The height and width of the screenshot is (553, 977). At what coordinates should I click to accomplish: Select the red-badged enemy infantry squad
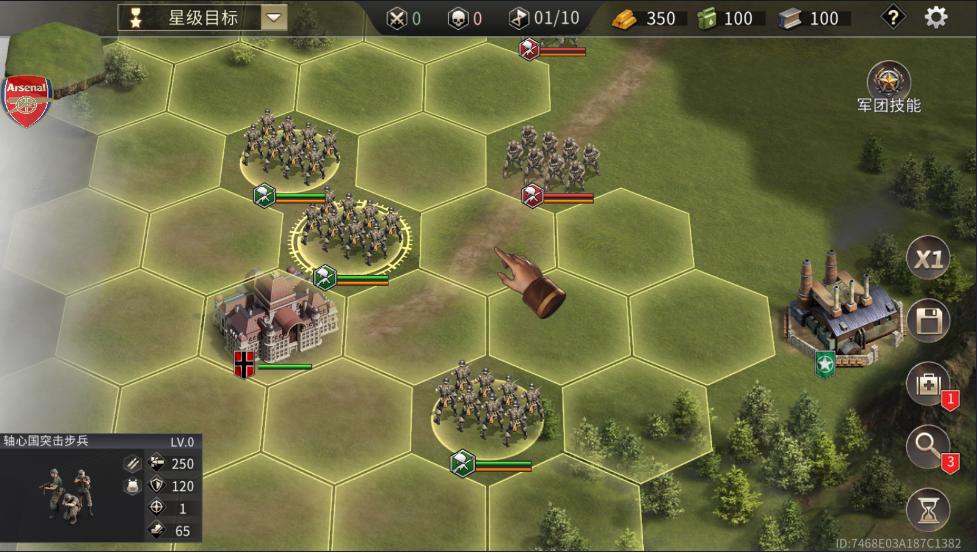click(553, 155)
